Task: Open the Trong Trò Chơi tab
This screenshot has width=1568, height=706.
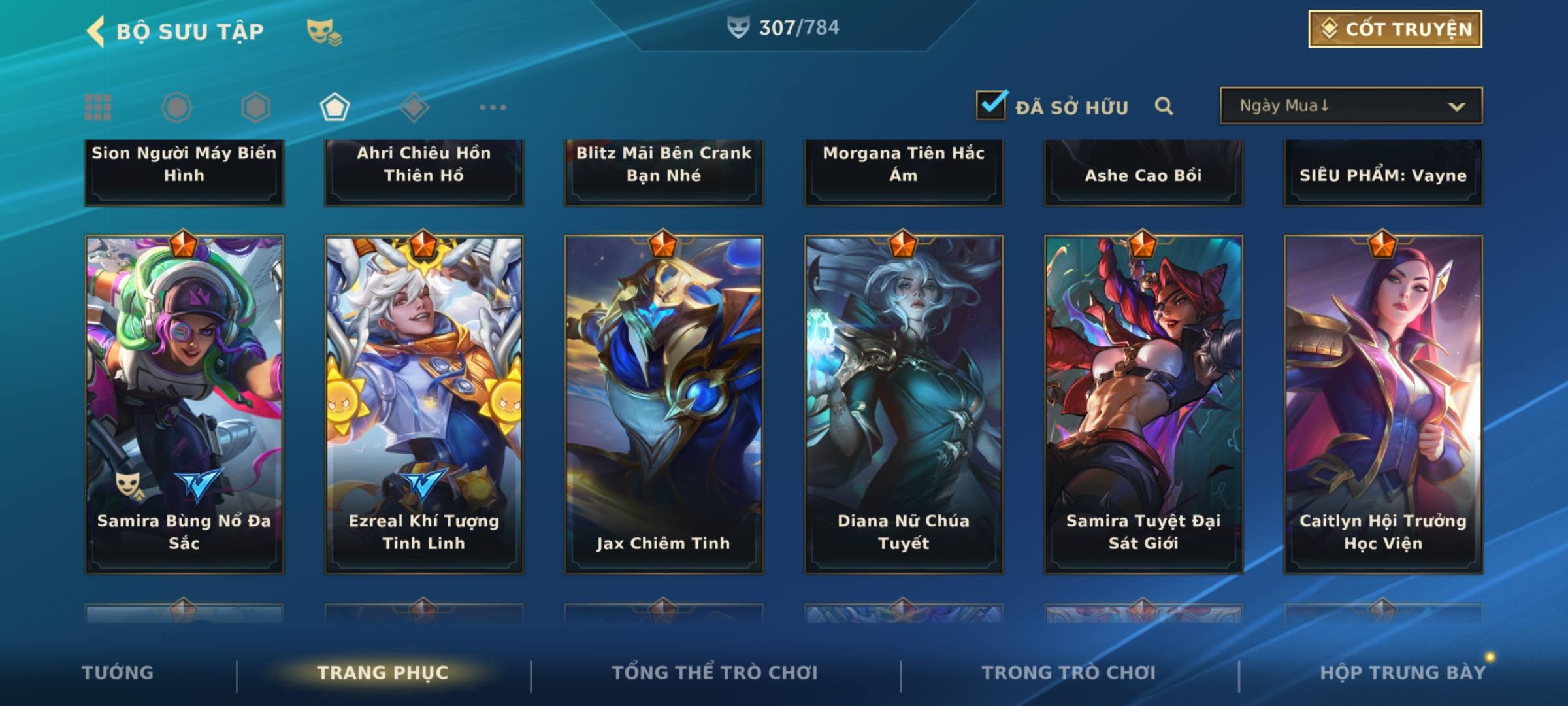Action: click(x=1069, y=673)
